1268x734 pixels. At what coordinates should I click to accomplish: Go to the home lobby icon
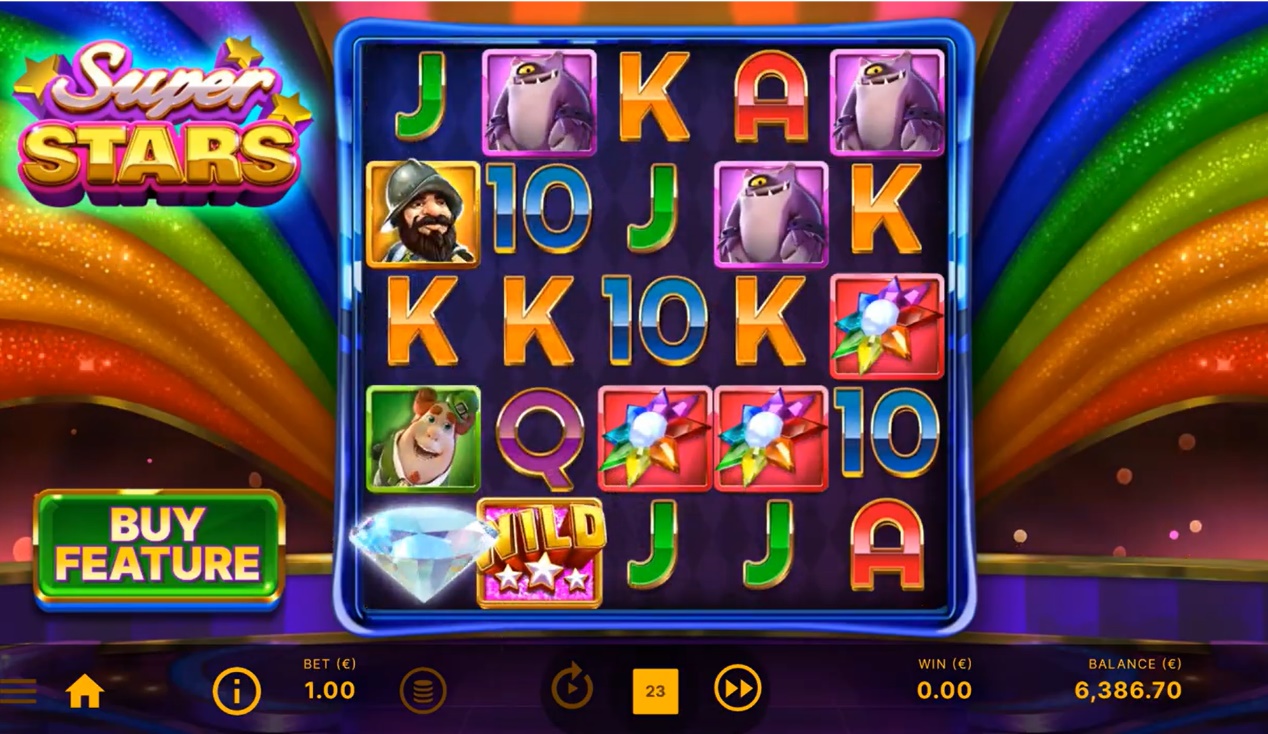[x=85, y=690]
